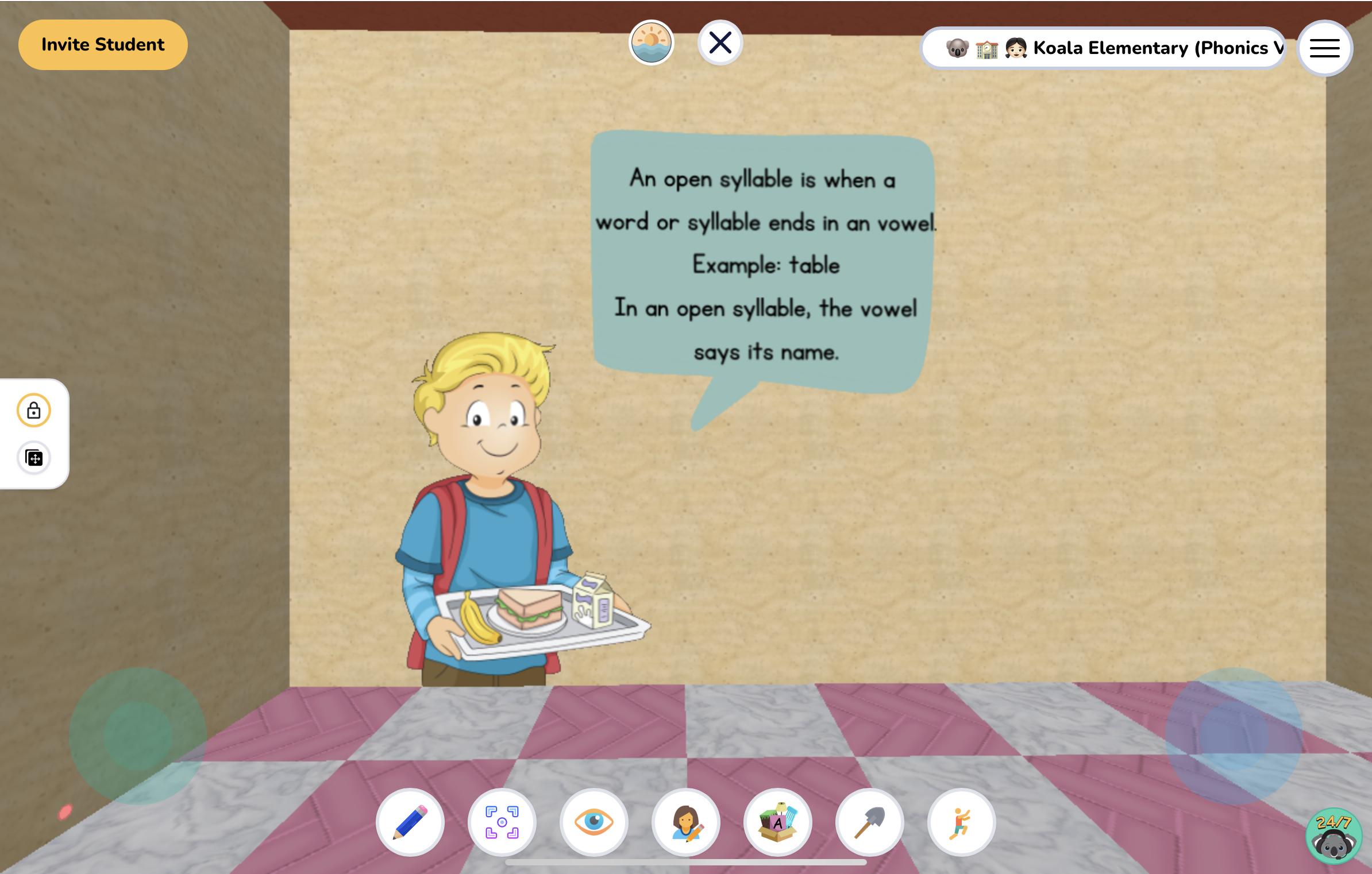Toggle the day/night weather setting
The height and width of the screenshot is (874, 1372).
(x=652, y=42)
